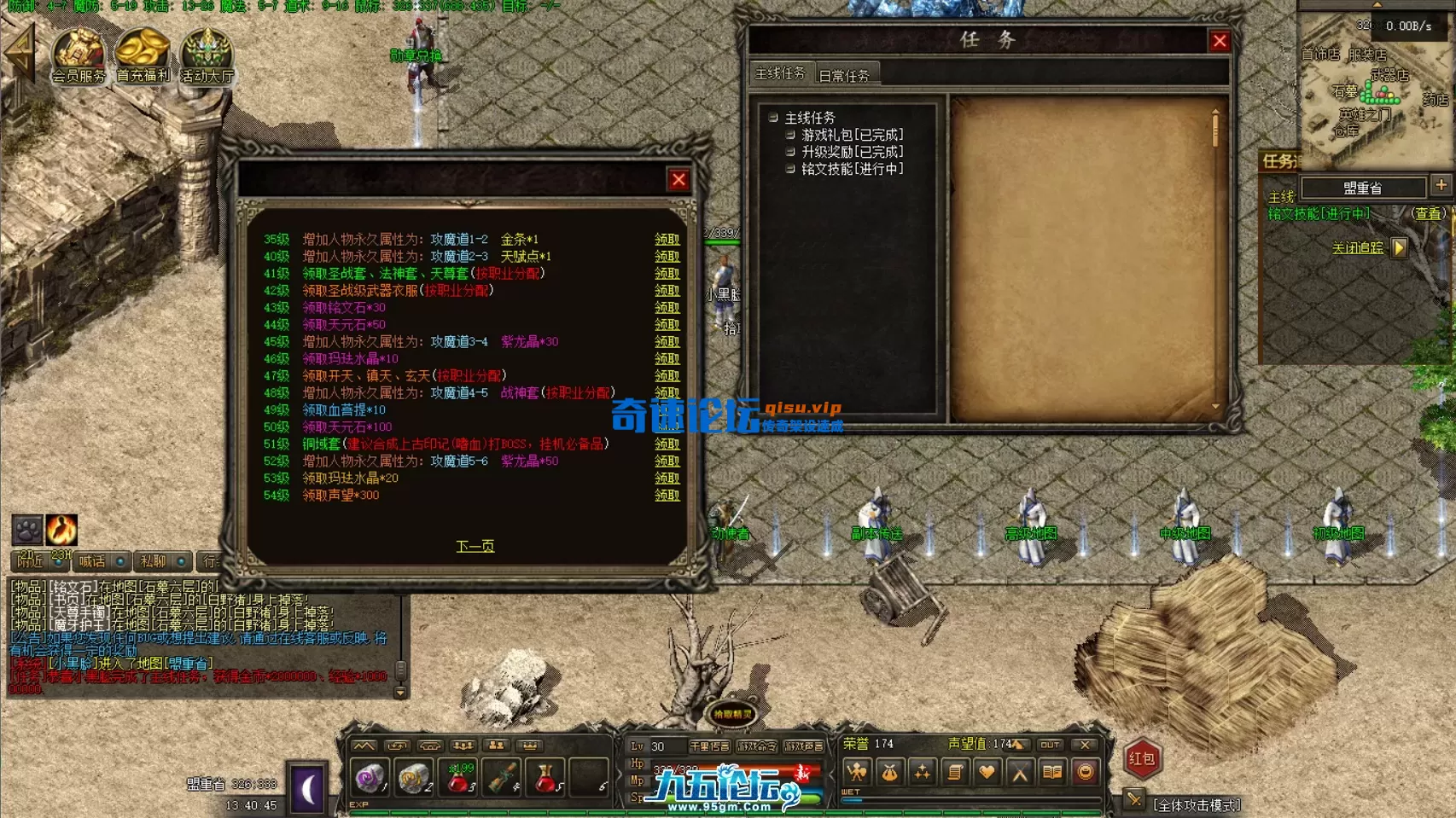The image size is (1456, 818).
Task: Open the book guide icon
Action: pos(1053,771)
